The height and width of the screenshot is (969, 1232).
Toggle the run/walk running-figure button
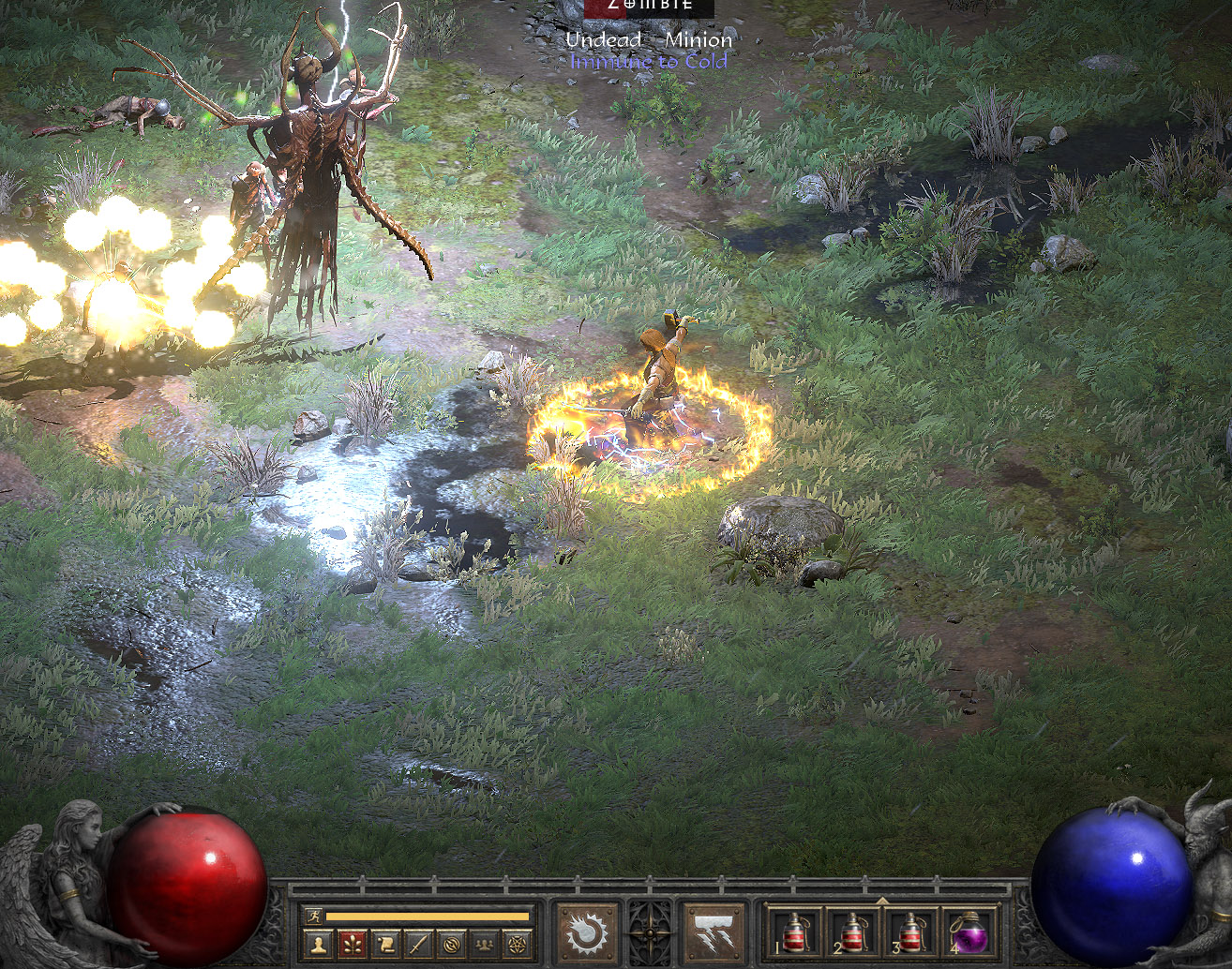click(312, 917)
